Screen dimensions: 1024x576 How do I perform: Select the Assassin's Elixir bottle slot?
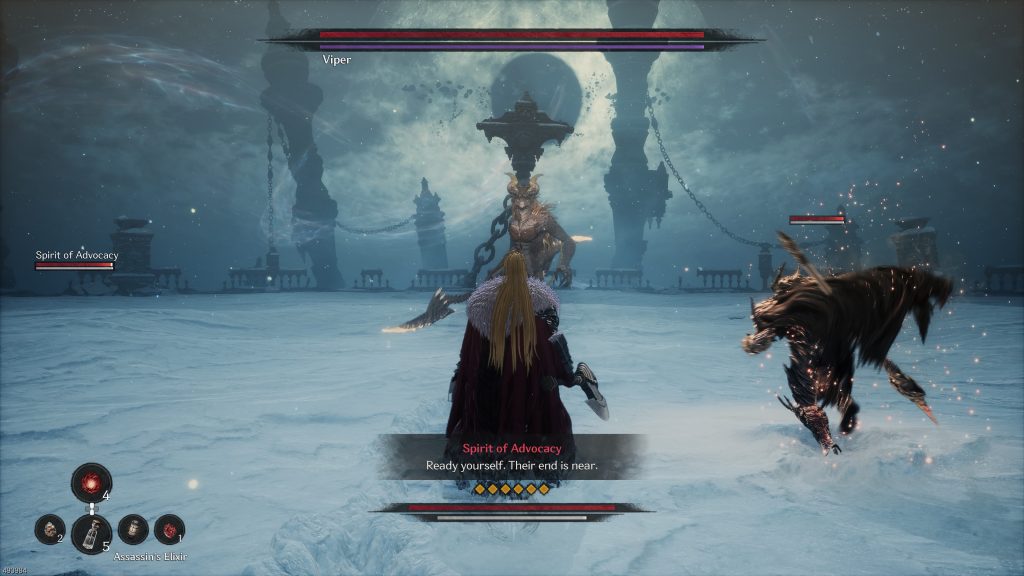[x=91, y=533]
